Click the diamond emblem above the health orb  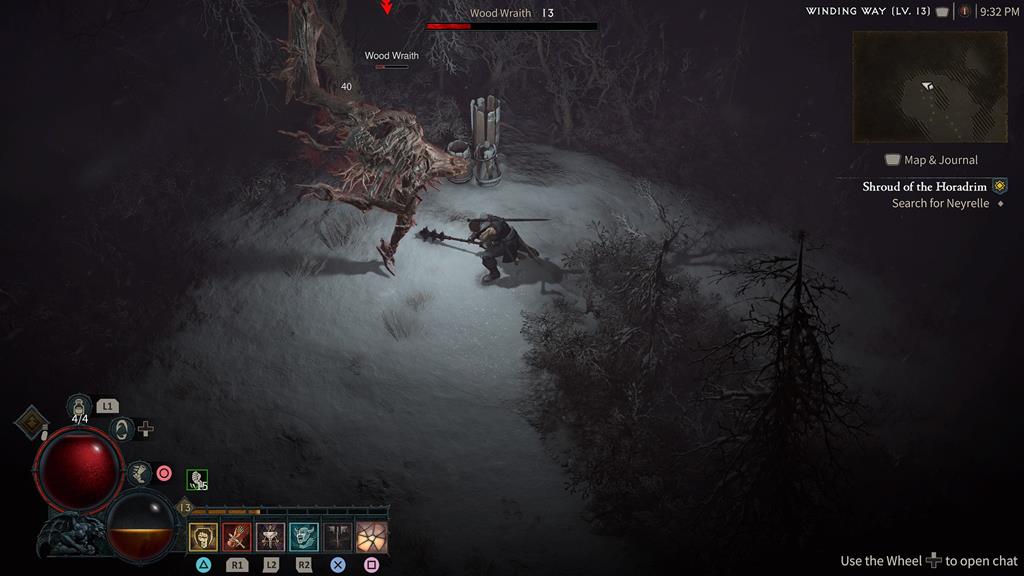coord(32,422)
